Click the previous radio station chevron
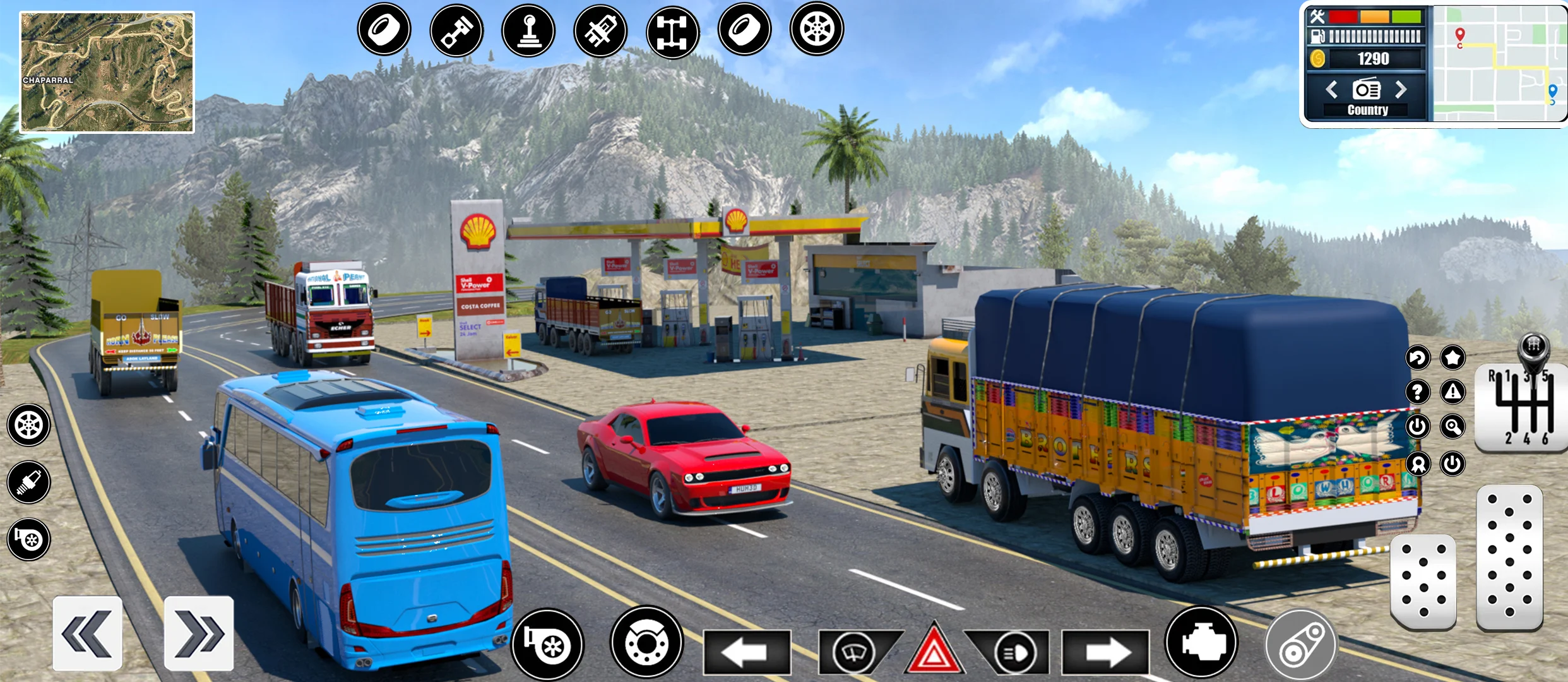Image resolution: width=1568 pixels, height=682 pixels. (x=1333, y=90)
